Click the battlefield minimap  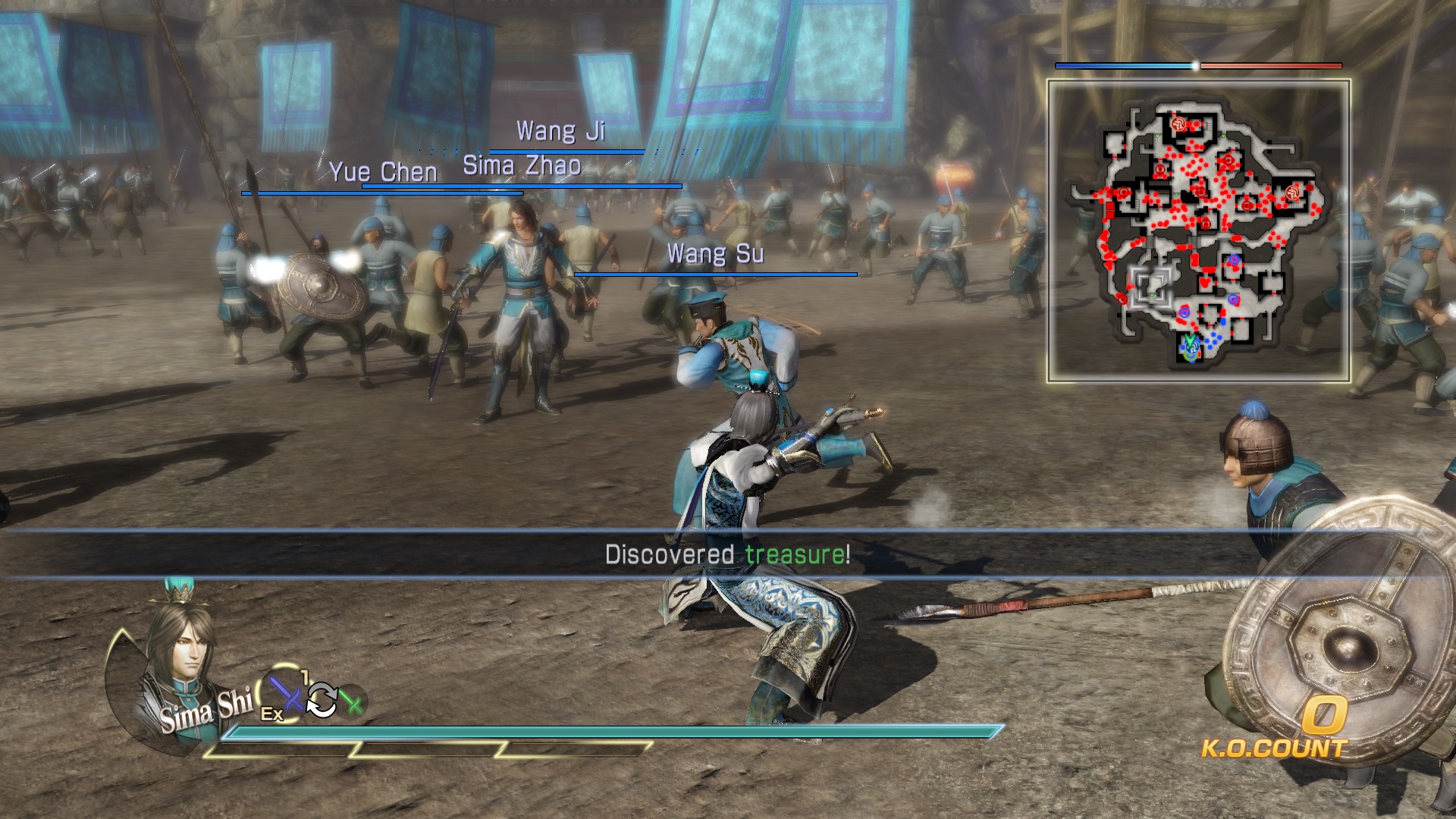(1198, 231)
